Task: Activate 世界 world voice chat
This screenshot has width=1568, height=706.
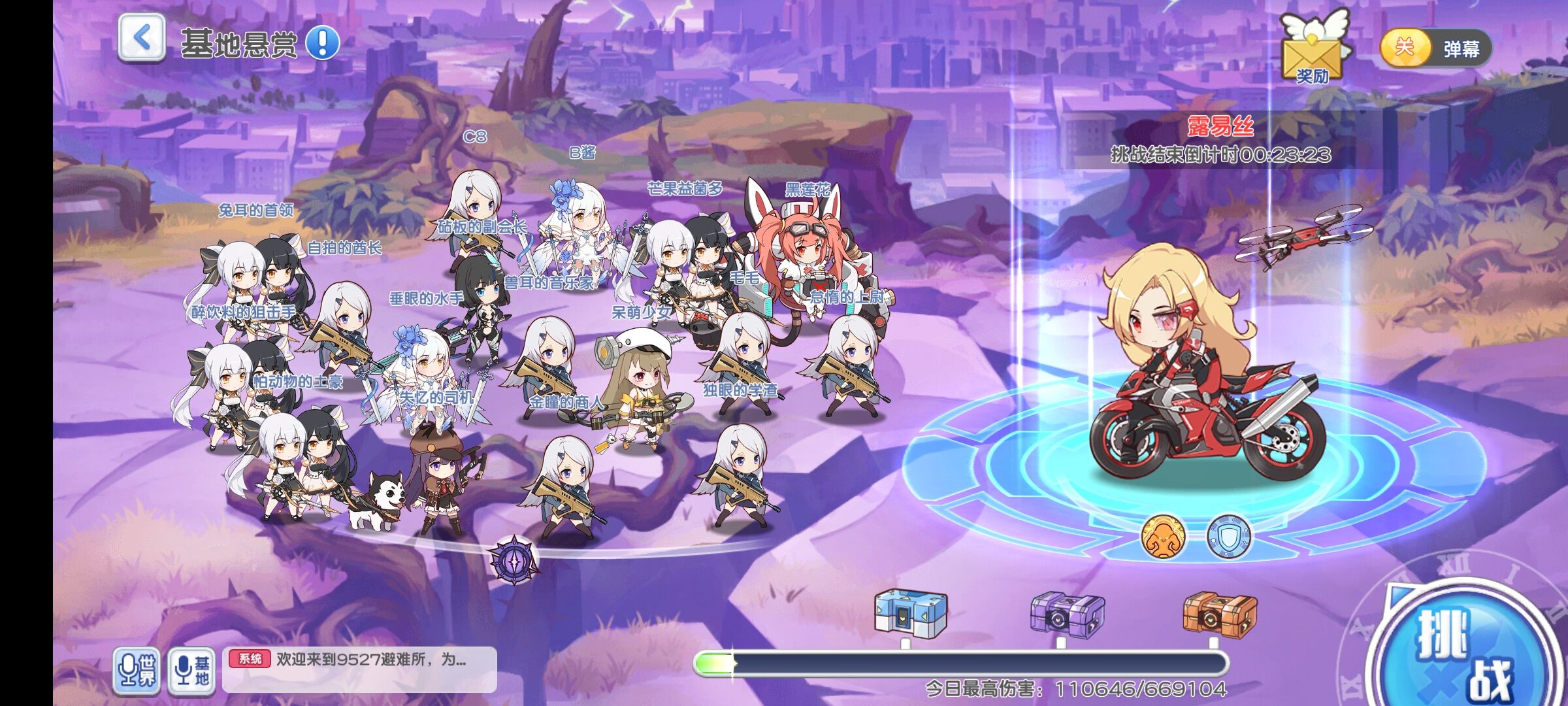Action: click(x=137, y=669)
